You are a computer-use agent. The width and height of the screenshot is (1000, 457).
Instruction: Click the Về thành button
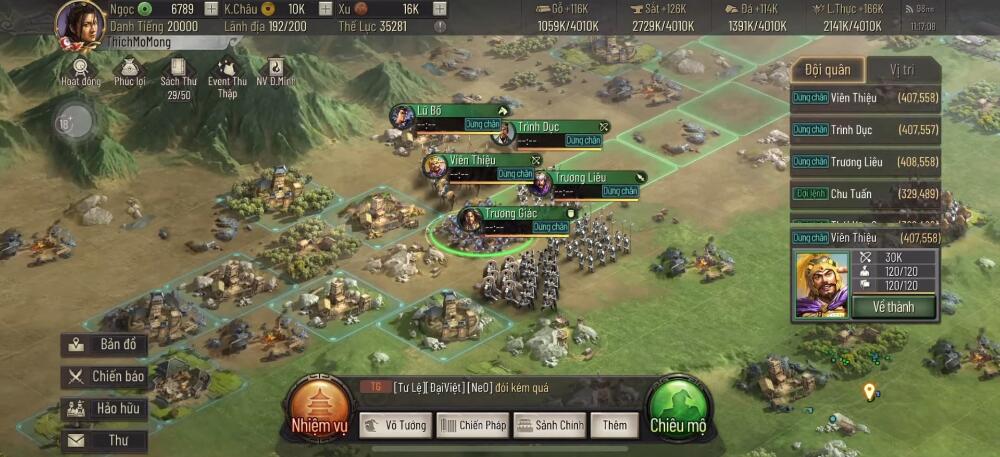893,307
